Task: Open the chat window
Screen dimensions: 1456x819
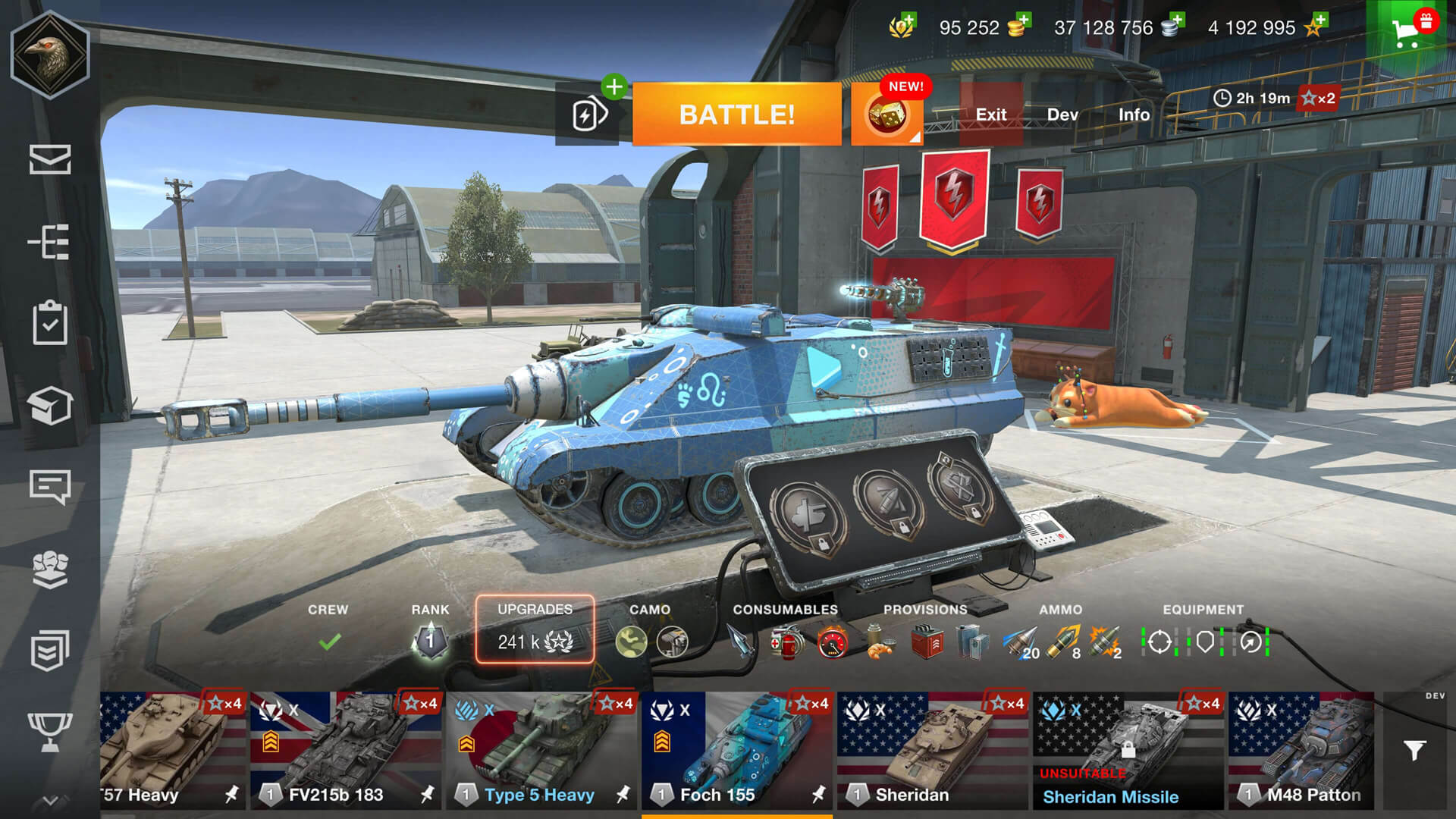Action: [50, 486]
